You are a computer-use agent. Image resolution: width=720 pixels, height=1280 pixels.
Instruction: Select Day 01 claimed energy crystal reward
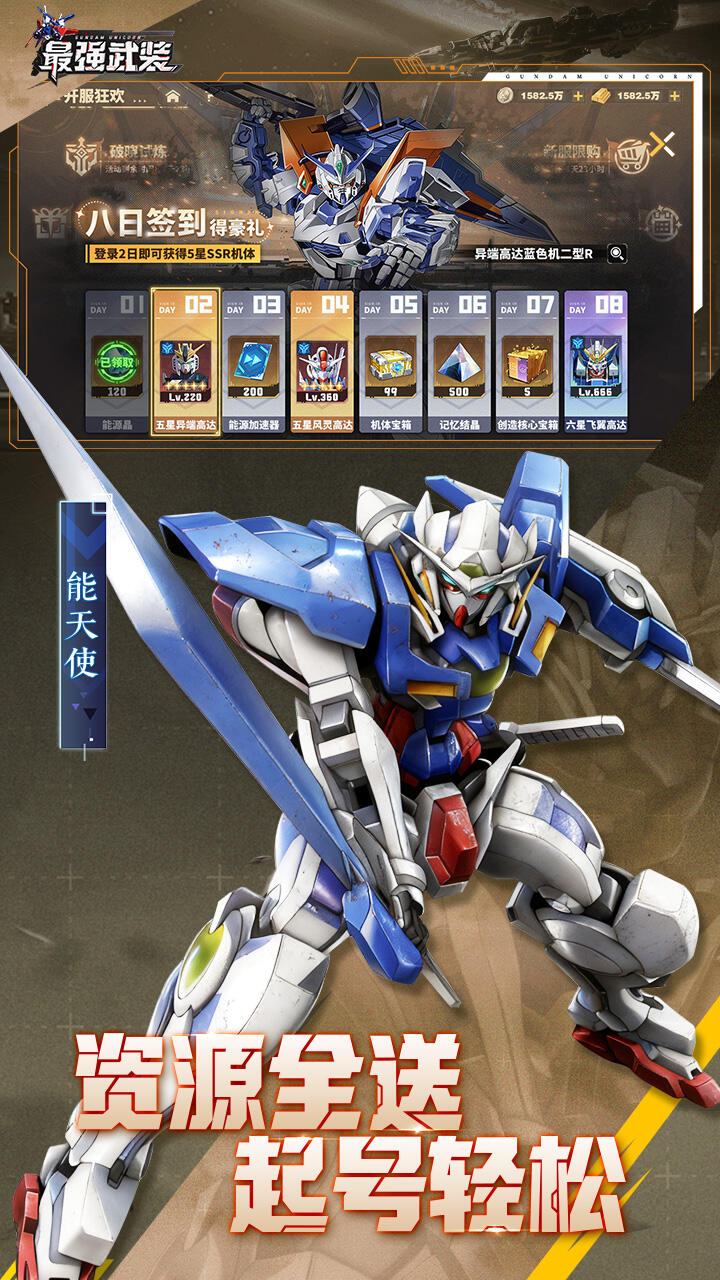coord(117,362)
